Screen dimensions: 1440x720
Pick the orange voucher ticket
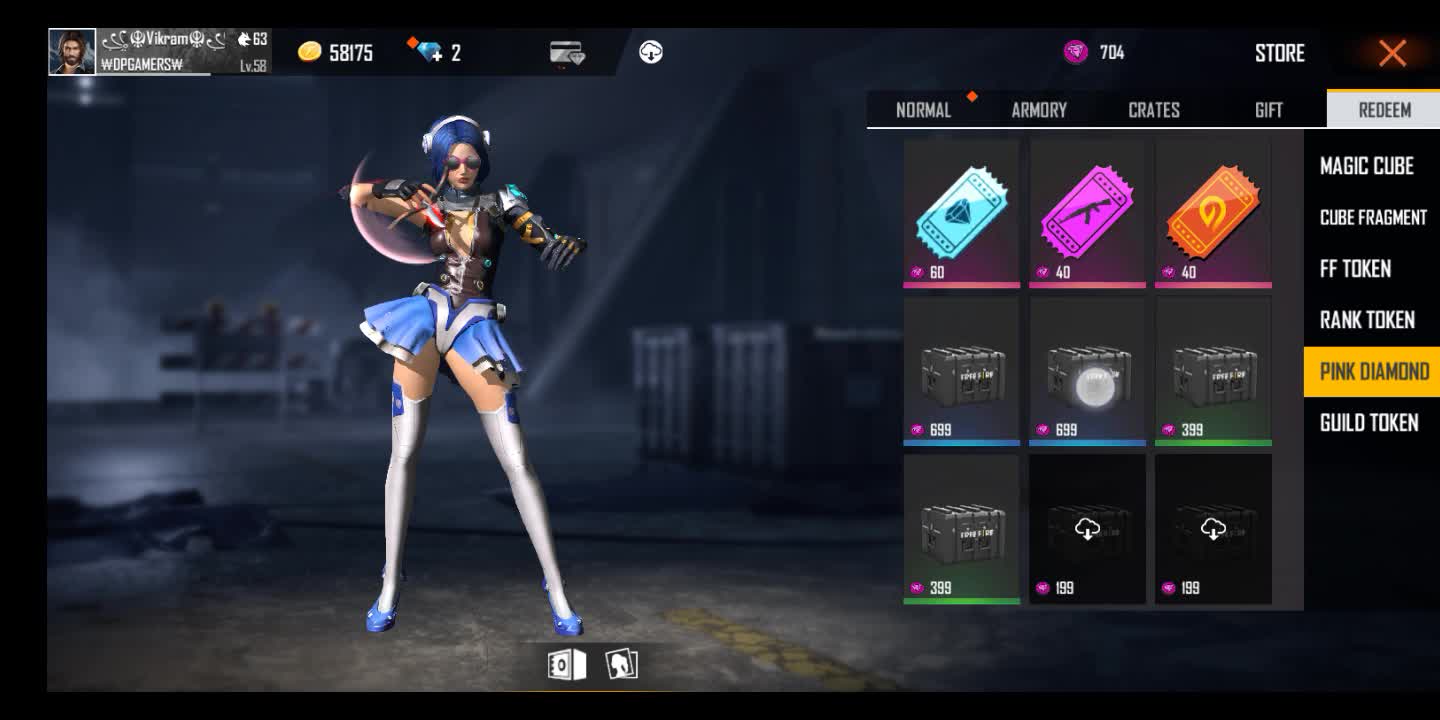pos(1213,214)
